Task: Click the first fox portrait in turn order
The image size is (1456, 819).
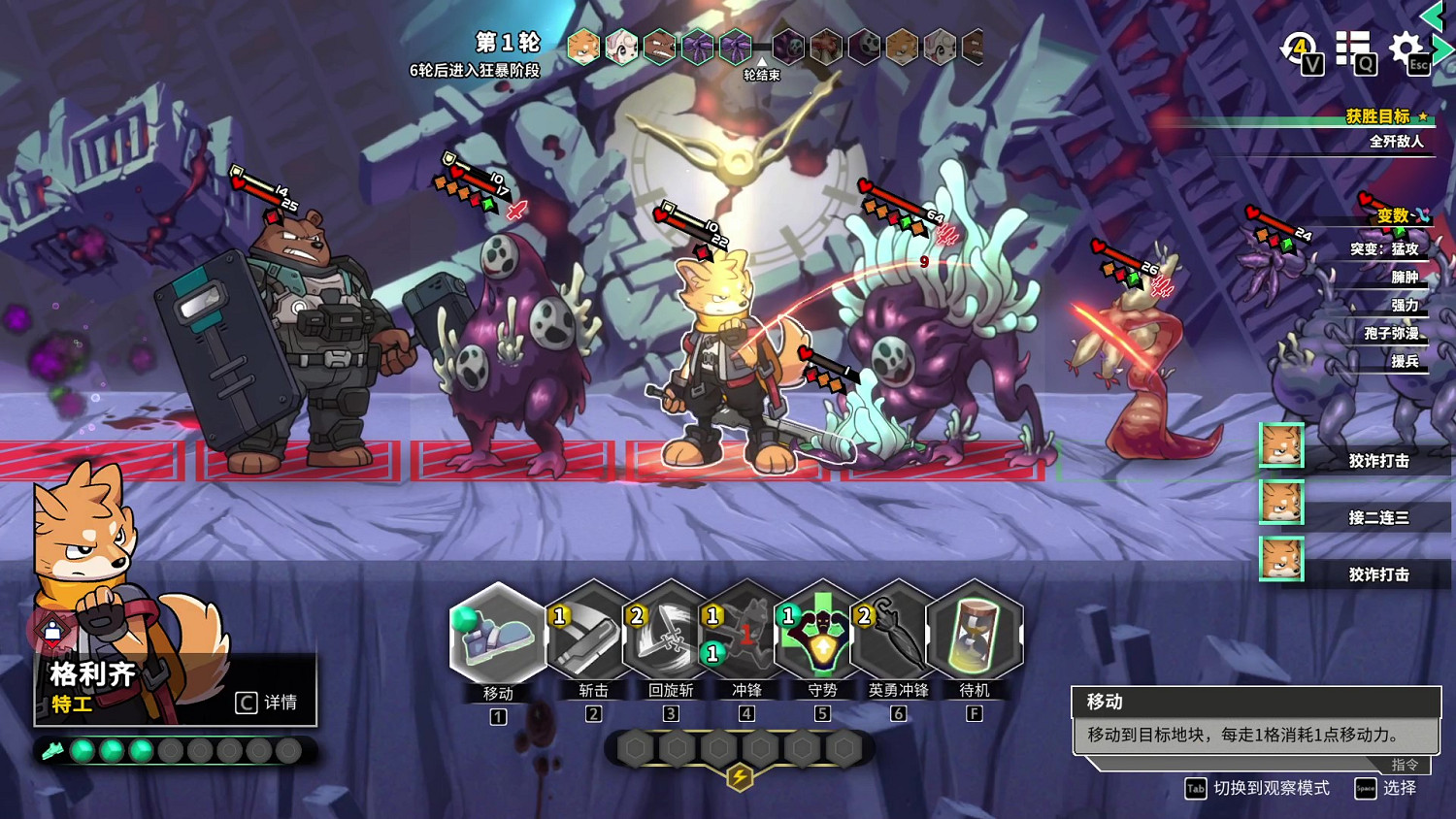Action: [x=583, y=47]
